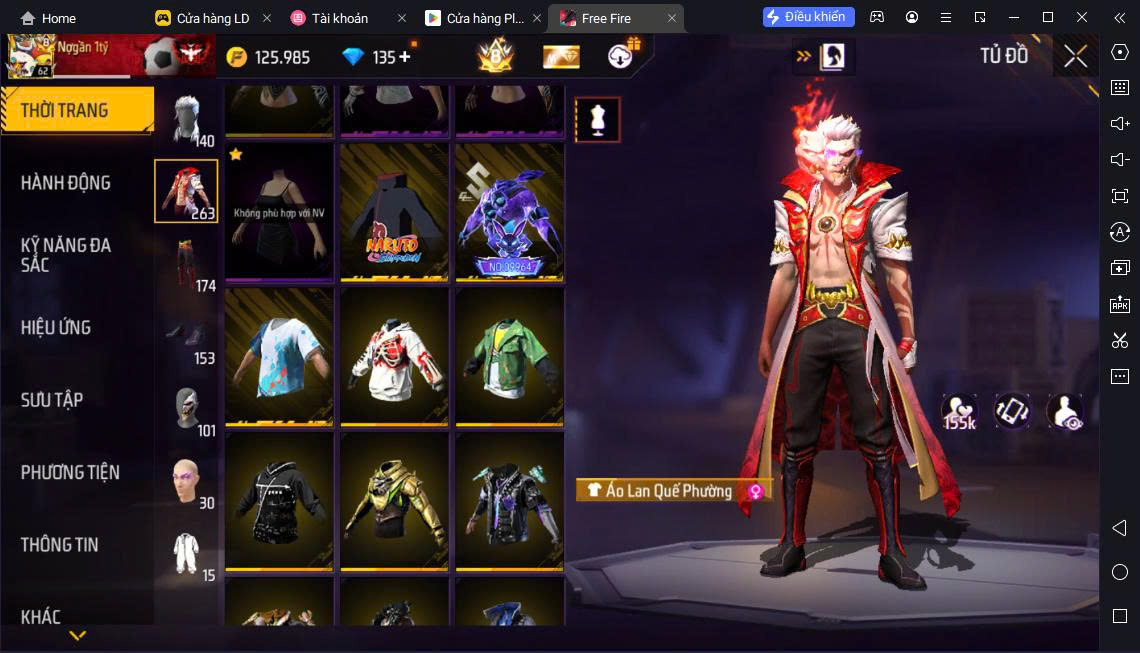Pick the white blue splatter t-shirt

click(x=279, y=356)
